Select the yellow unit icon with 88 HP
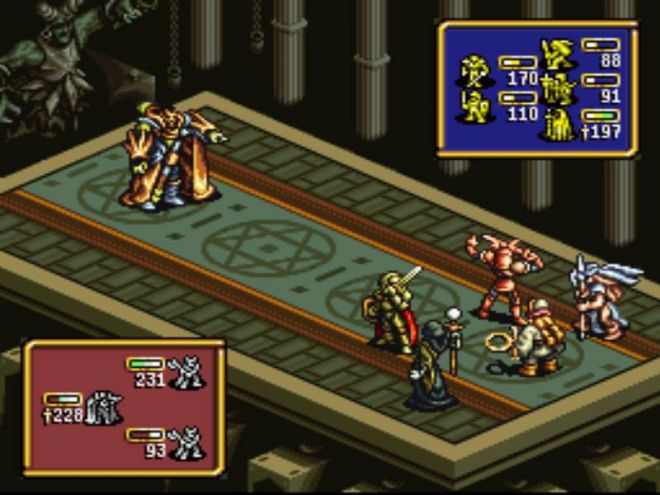This screenshot has height=495, width=660. tap(556, 52)
